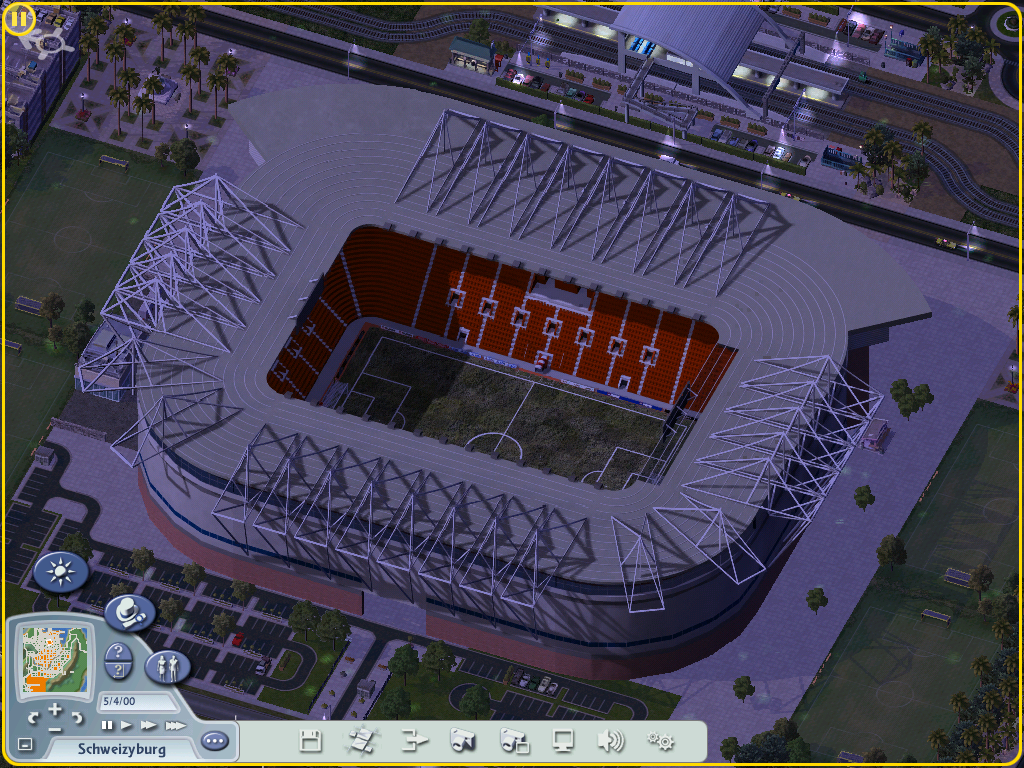Switch to Mayor Mode via the top hat button

click(129, 612)
